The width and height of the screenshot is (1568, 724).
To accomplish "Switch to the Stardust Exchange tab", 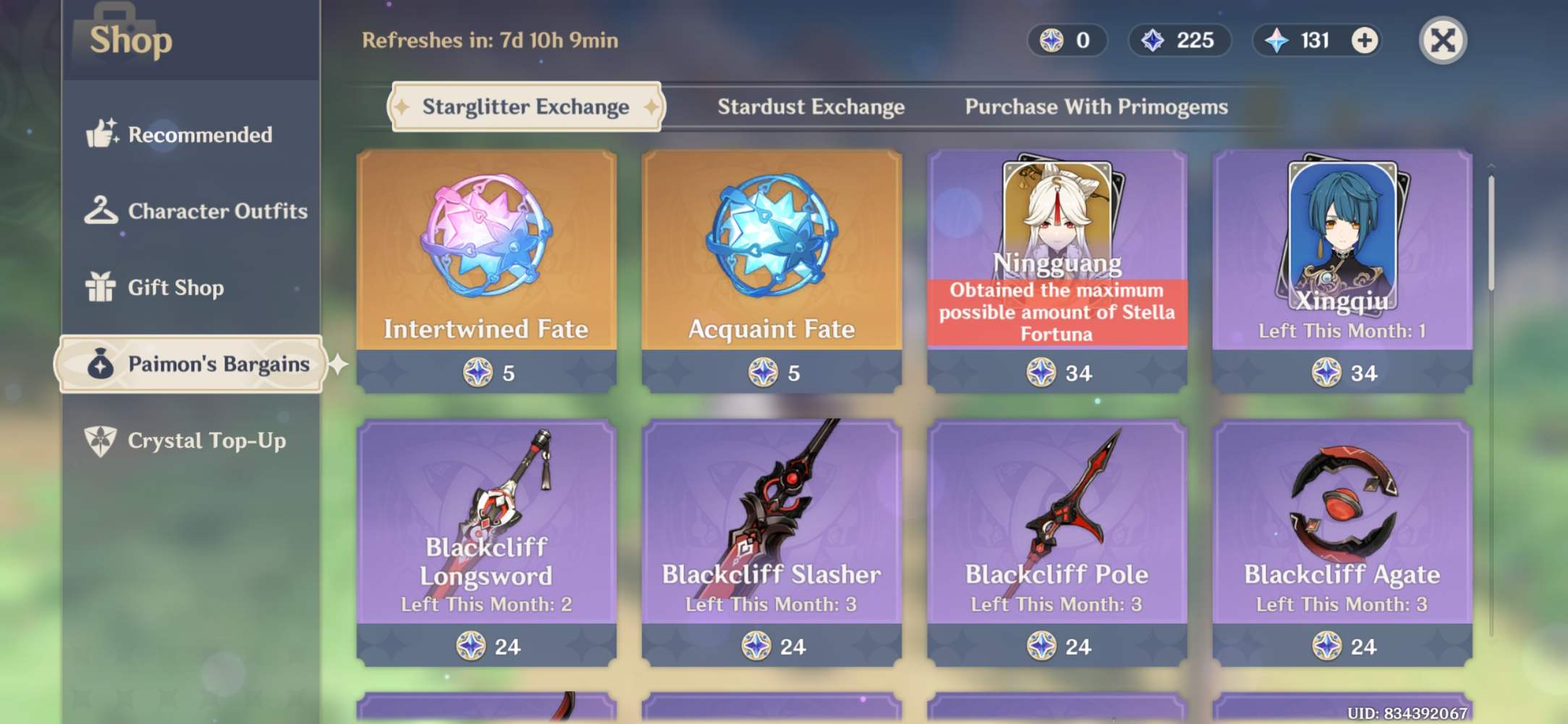I will click(x=810, y=106).
